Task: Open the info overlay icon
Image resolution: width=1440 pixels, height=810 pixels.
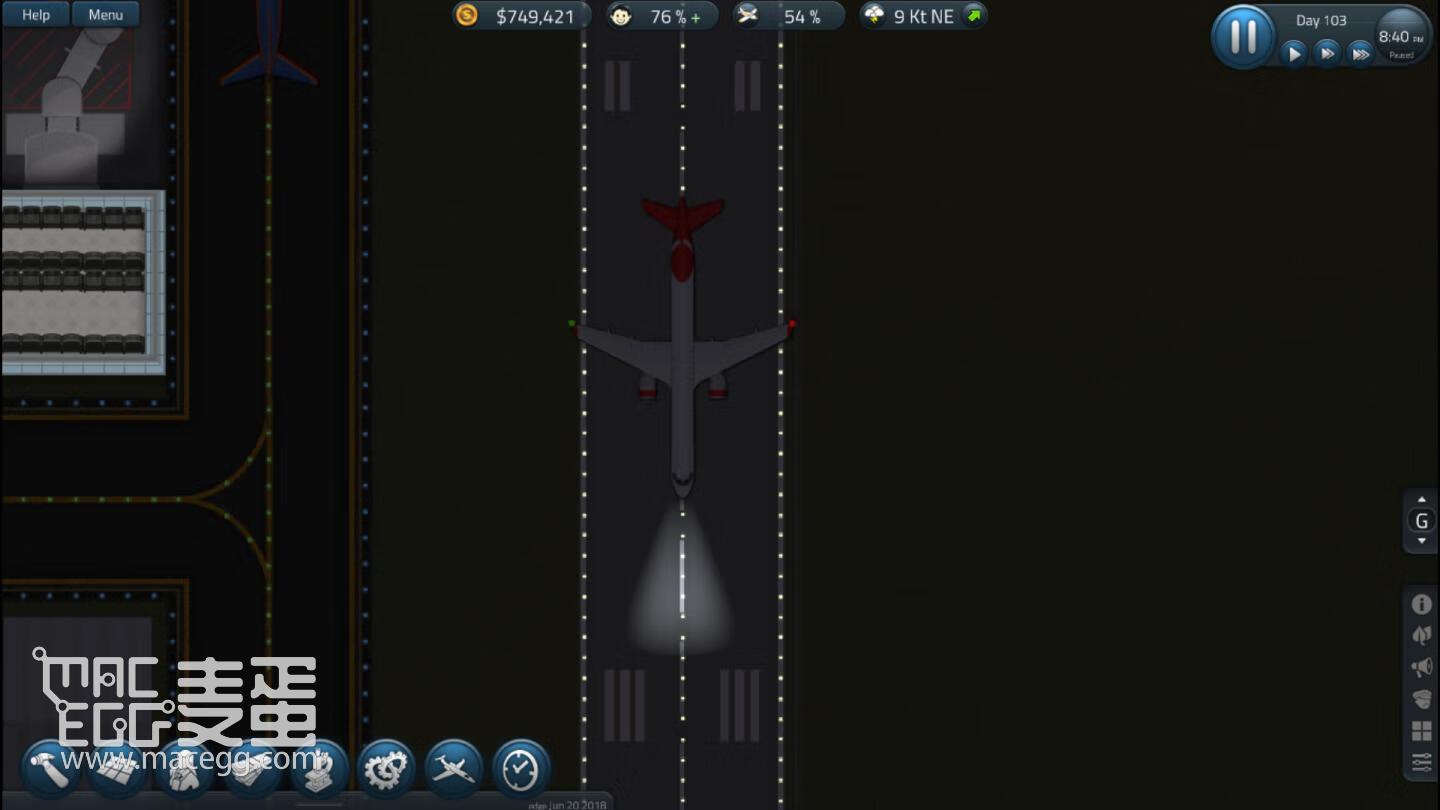Action: click(x=1421, y=604)
